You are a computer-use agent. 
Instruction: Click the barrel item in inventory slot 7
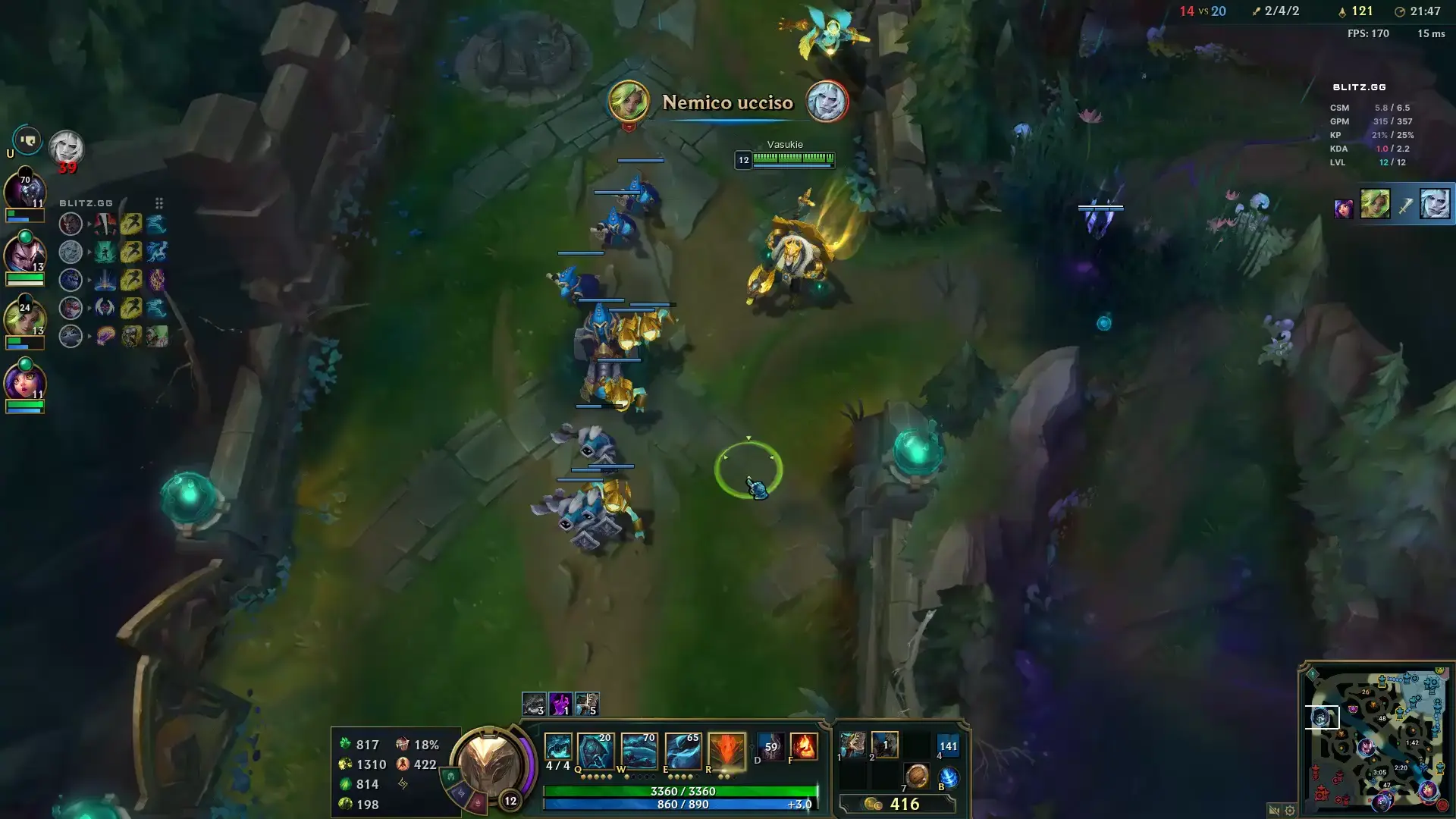918,776
